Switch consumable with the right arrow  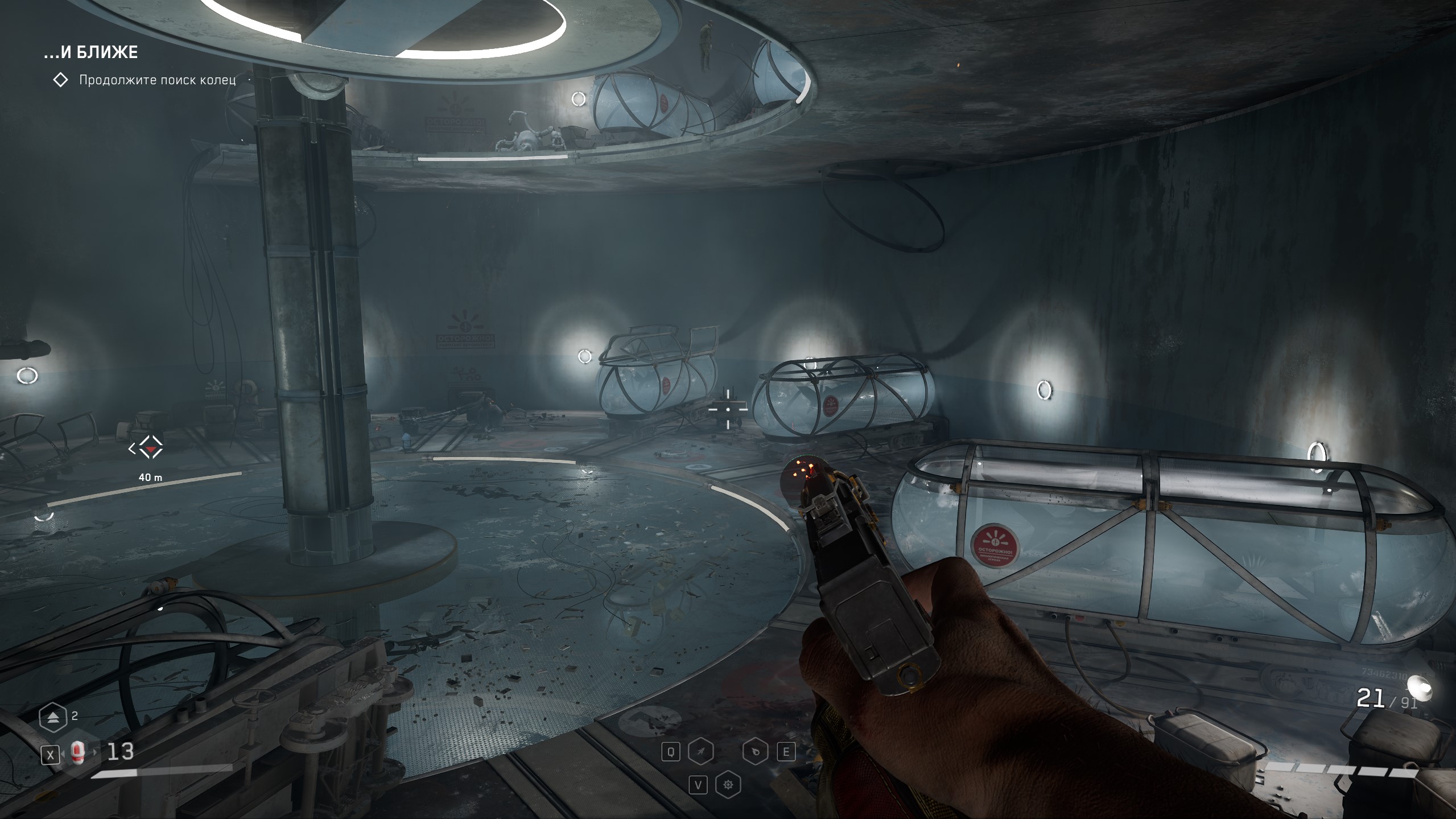point(96,754)
